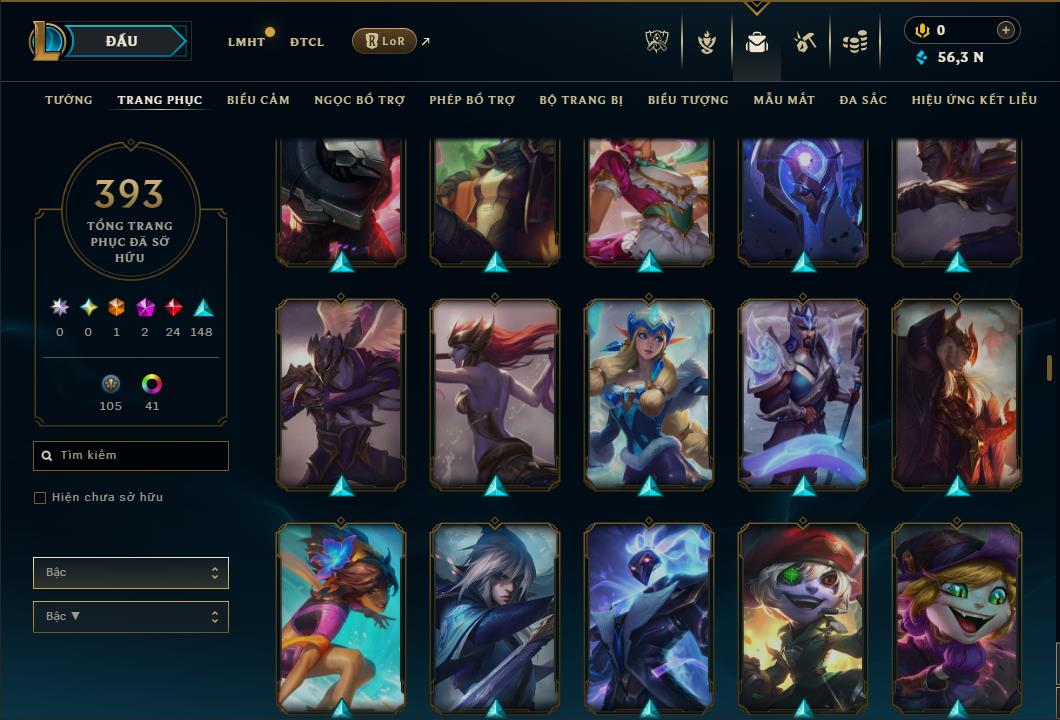View the BIỂU TƯỢNG tab

click(688, 100)
